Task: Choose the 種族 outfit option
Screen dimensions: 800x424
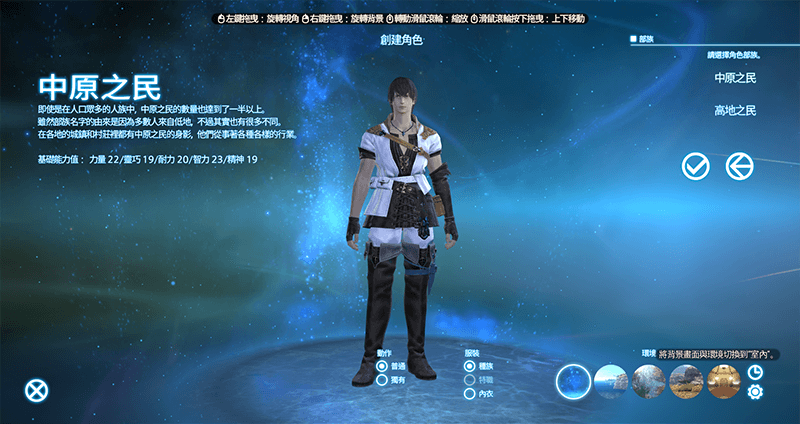Action: click(x=470, y=367)
